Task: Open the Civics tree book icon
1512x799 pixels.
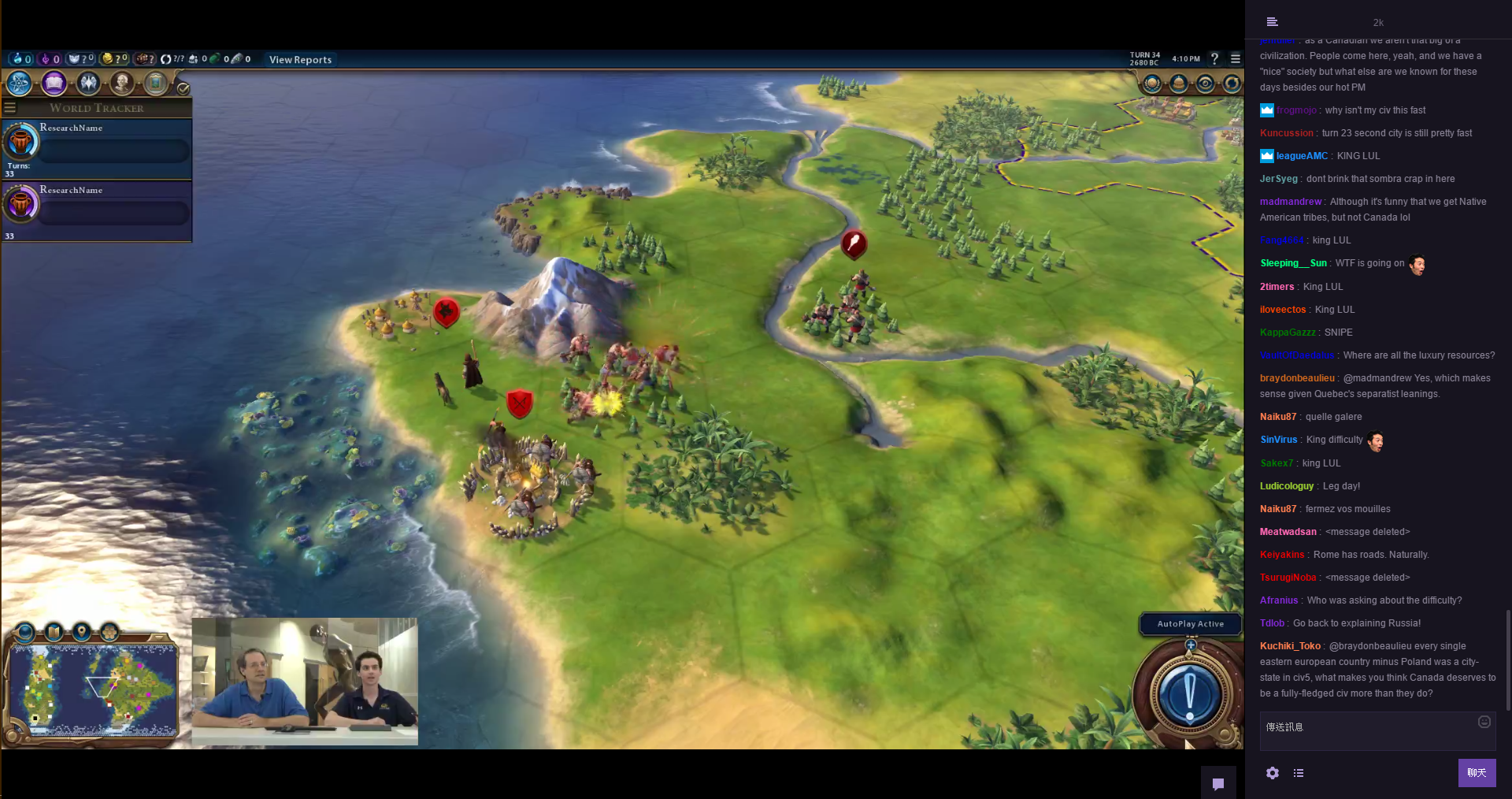Action: [54, 83]
